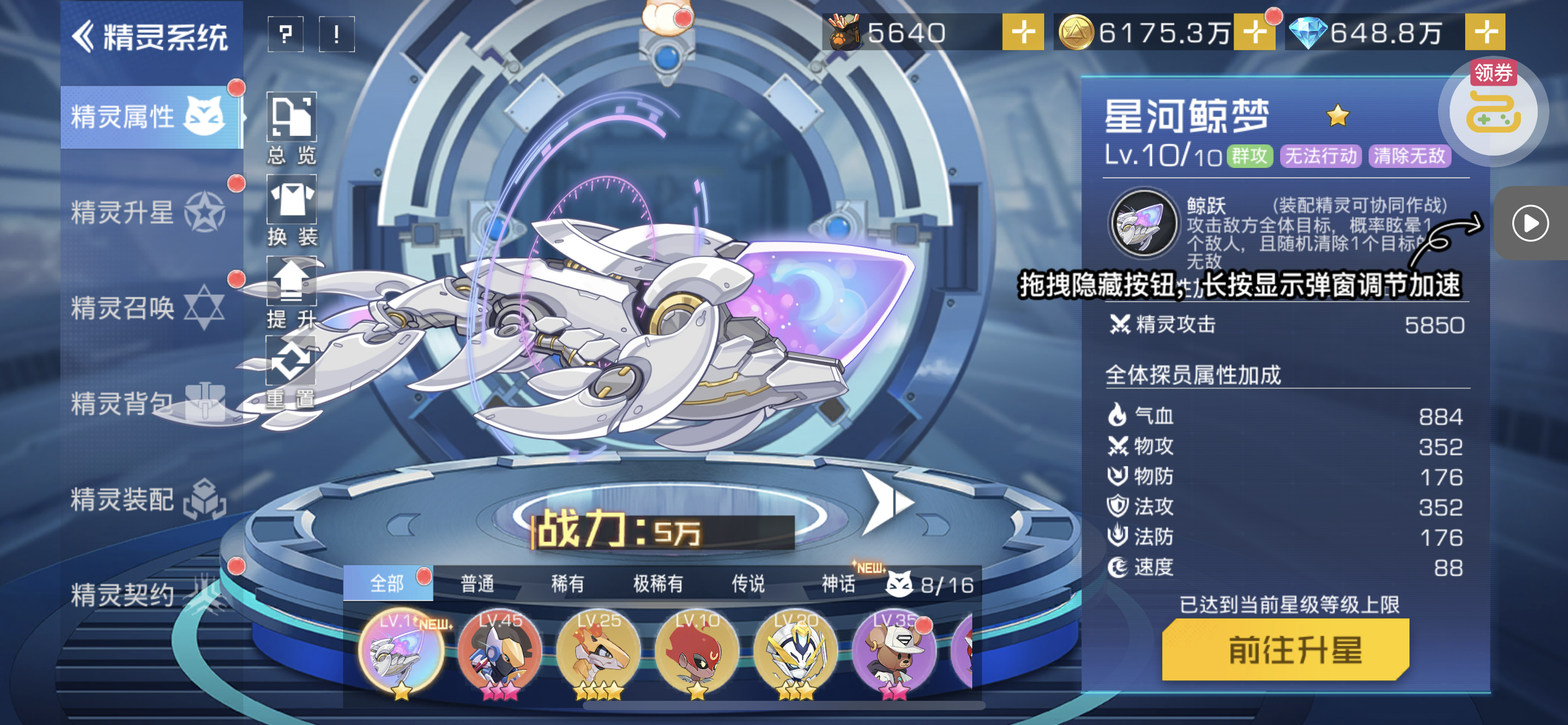Image resolution: width=1568 pixels, height=725 pixels.
Task: Switch to the 稀有 rarity tab
Action: pyautogui.click(x=567, y=584)
